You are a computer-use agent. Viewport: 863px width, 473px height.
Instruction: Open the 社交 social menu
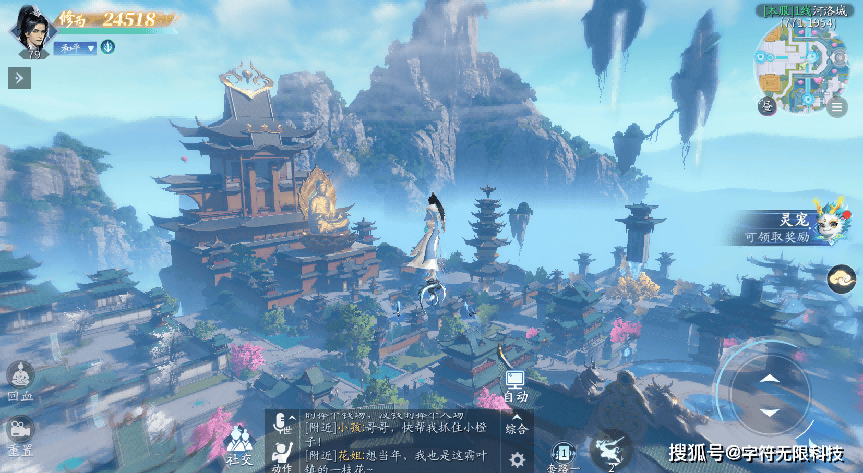click(x=239, y=444)
